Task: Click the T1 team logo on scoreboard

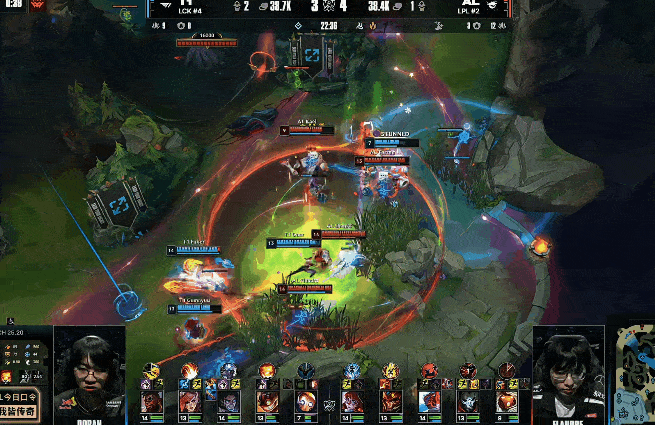Action: pyautogui.click(x=165, y=6)
